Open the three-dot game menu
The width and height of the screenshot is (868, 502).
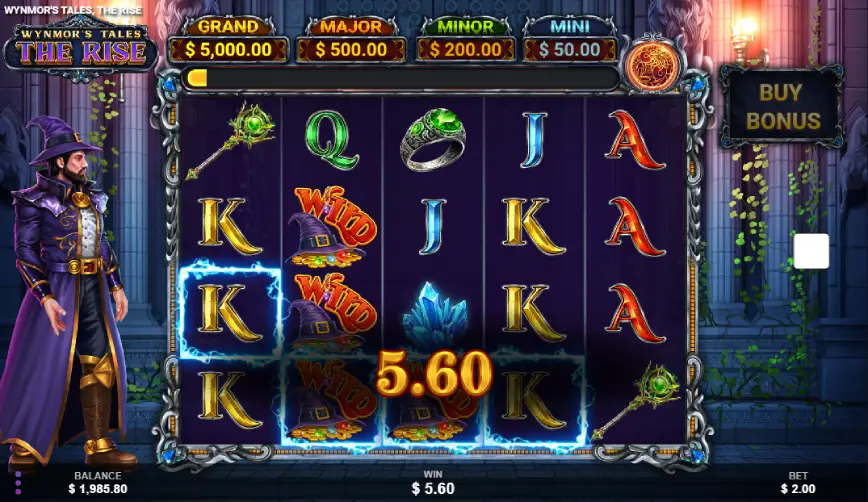pos(17,484)
